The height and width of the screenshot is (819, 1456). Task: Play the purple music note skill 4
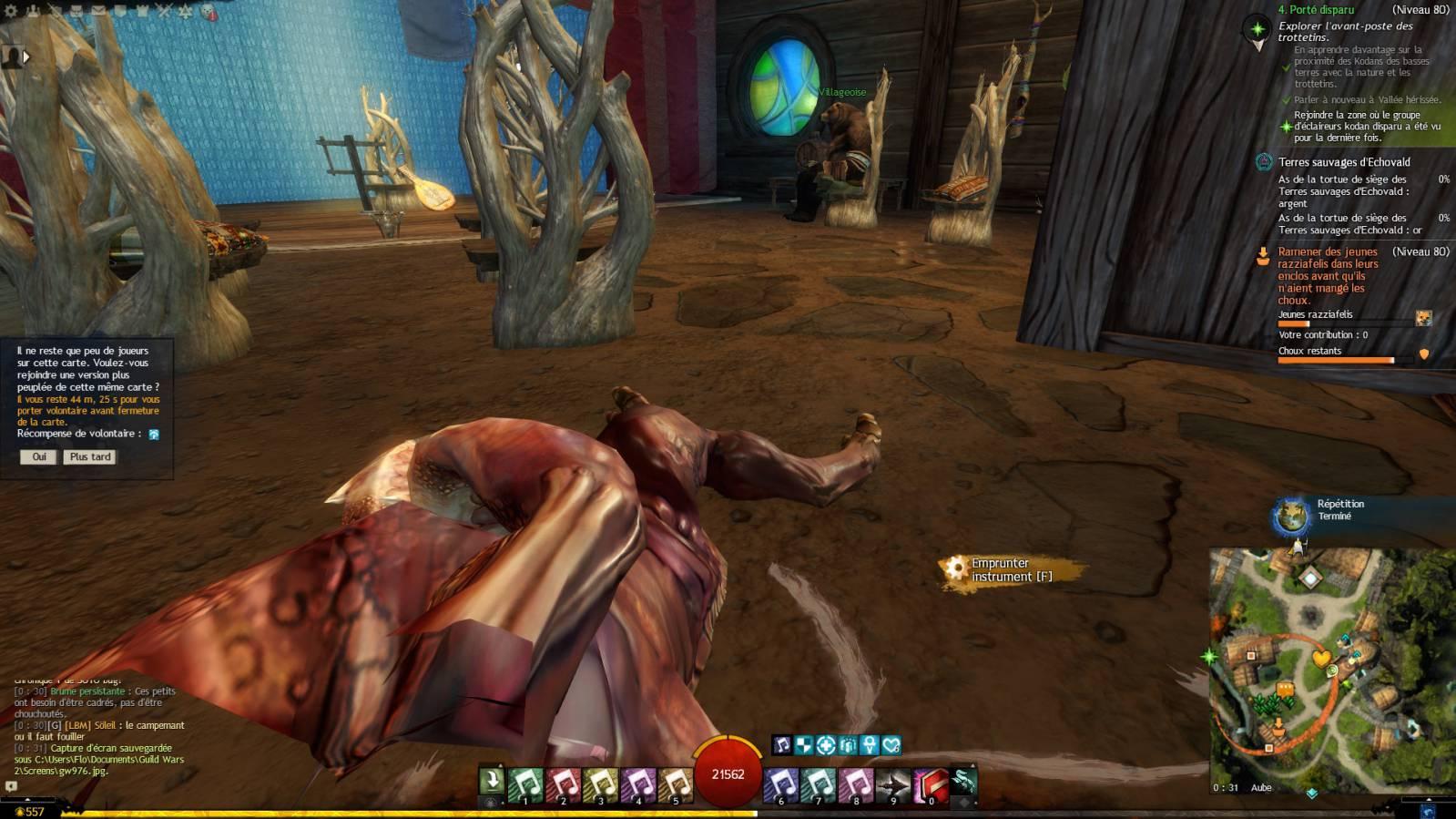pyautogui.click(x=637, y=785)
